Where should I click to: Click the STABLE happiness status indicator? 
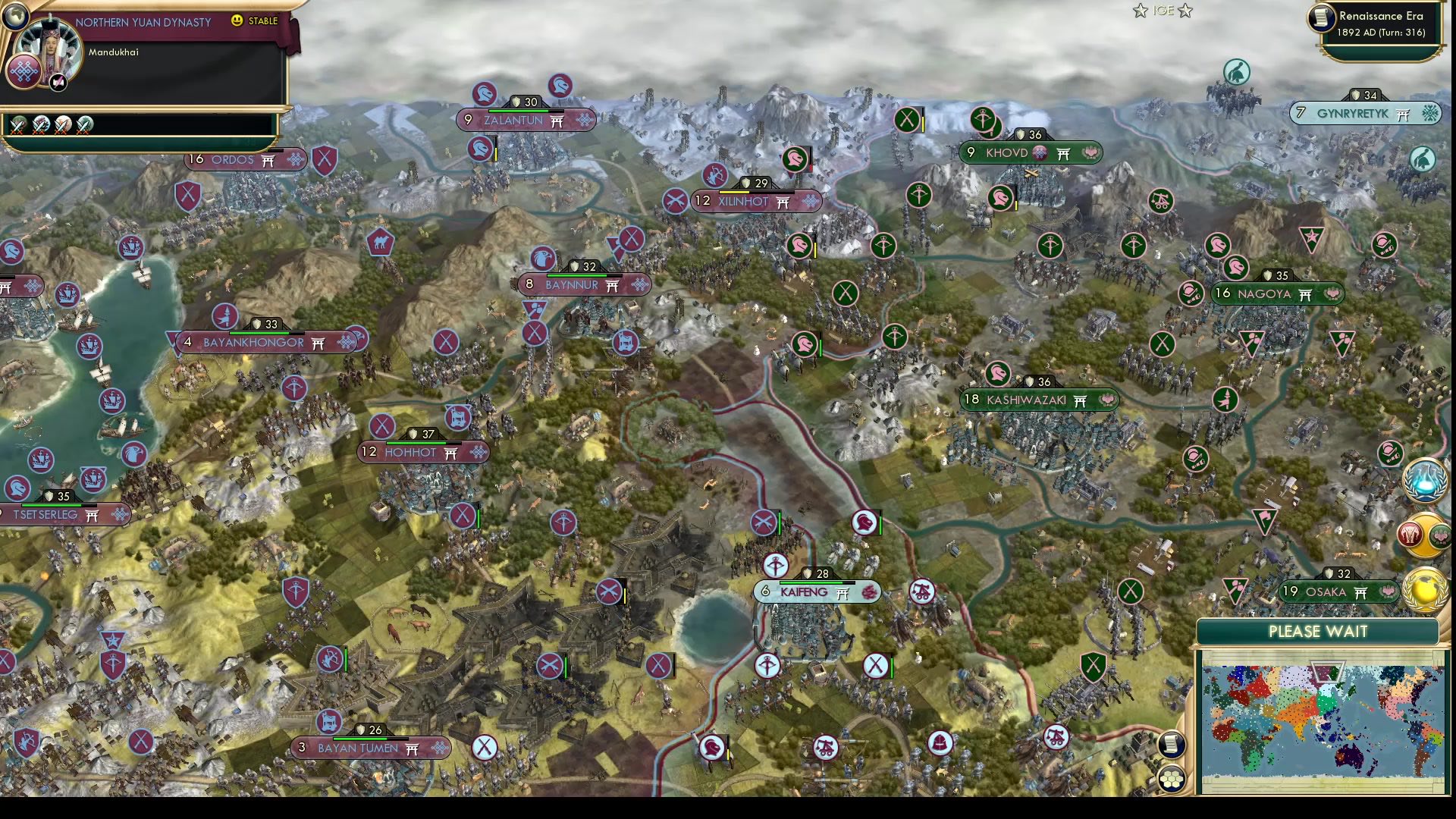pyautogui.click(x=265, y=21)
